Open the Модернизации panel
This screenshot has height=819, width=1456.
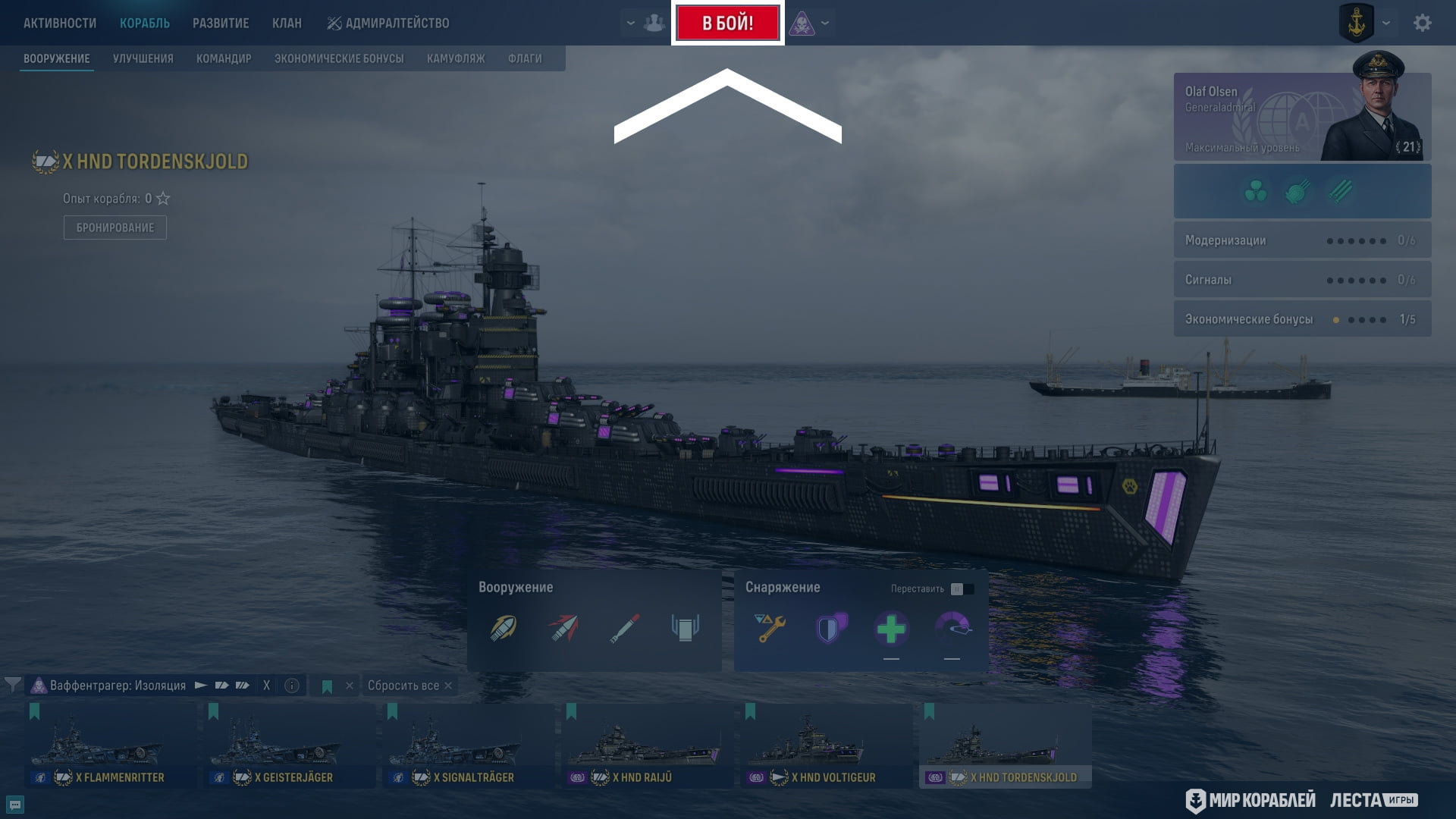coord(1302,240)
